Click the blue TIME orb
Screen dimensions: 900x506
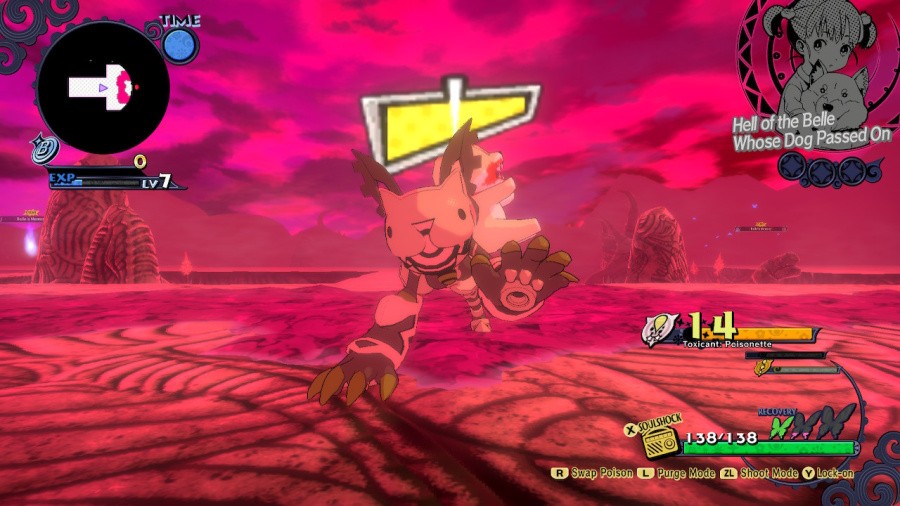coord(180,45)
